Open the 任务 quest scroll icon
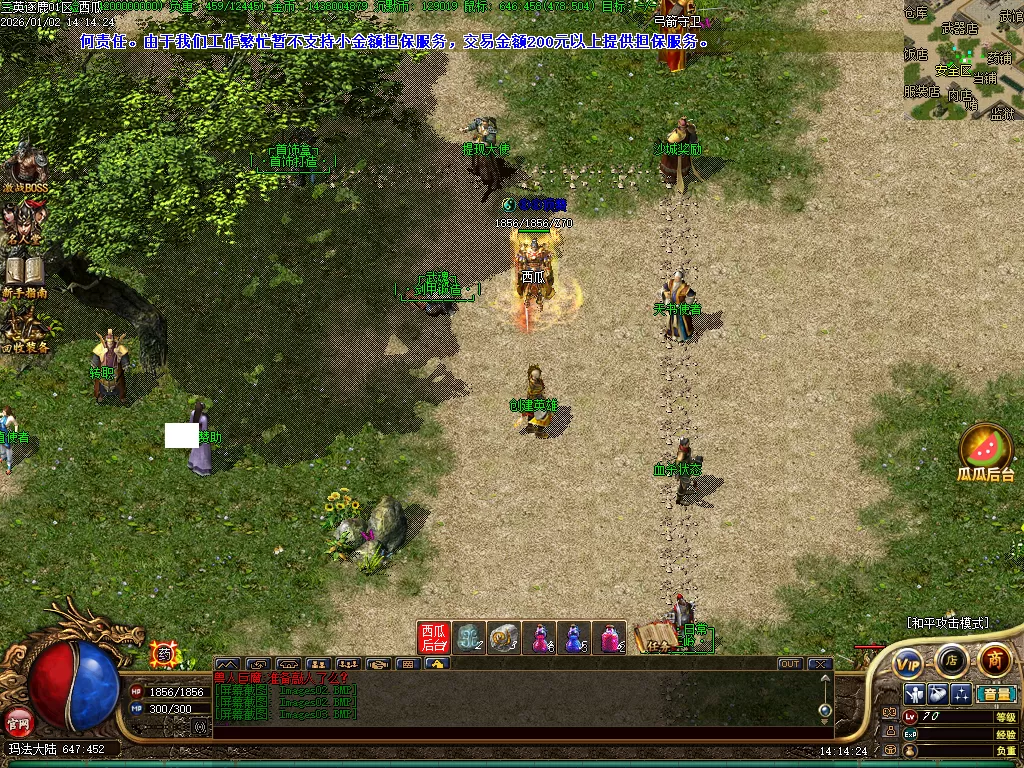 coord(655,637)
